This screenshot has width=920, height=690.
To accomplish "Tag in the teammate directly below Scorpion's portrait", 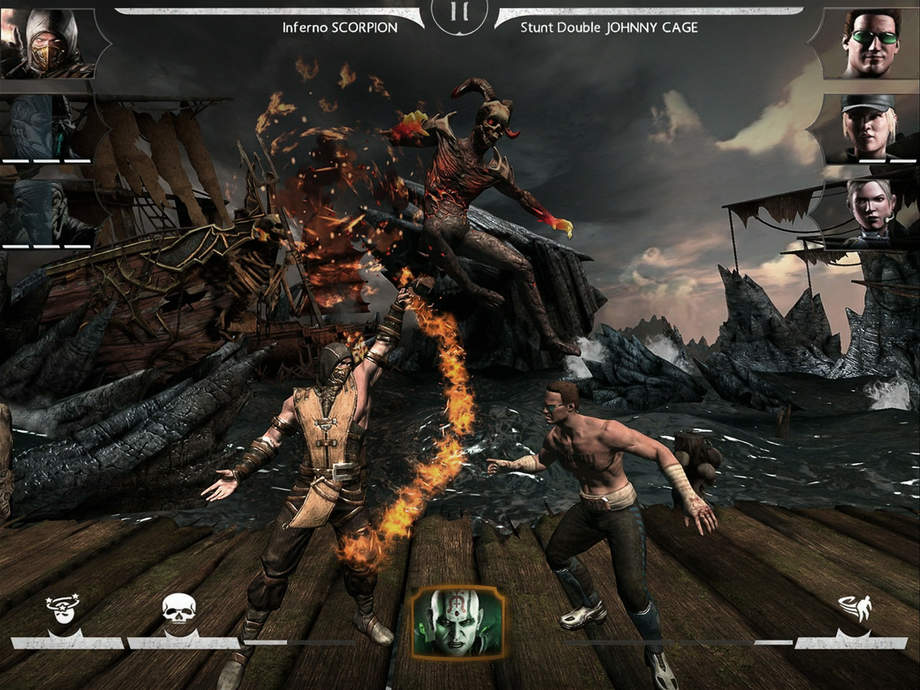I will coord(45,125).
